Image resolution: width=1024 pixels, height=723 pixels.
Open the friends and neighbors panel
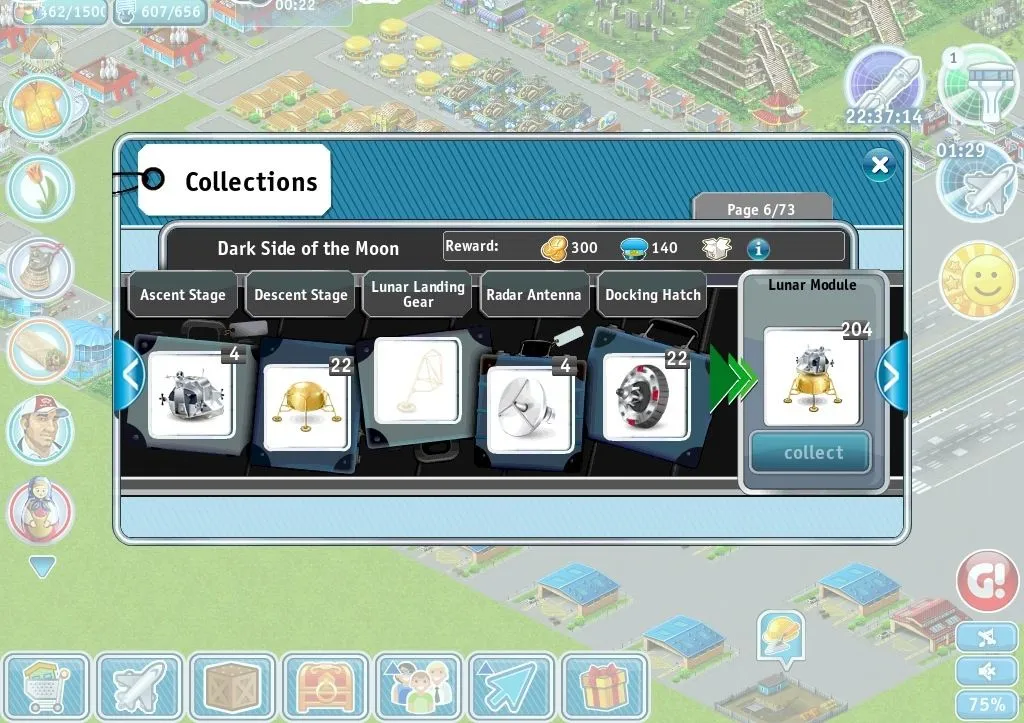(418, 687)
